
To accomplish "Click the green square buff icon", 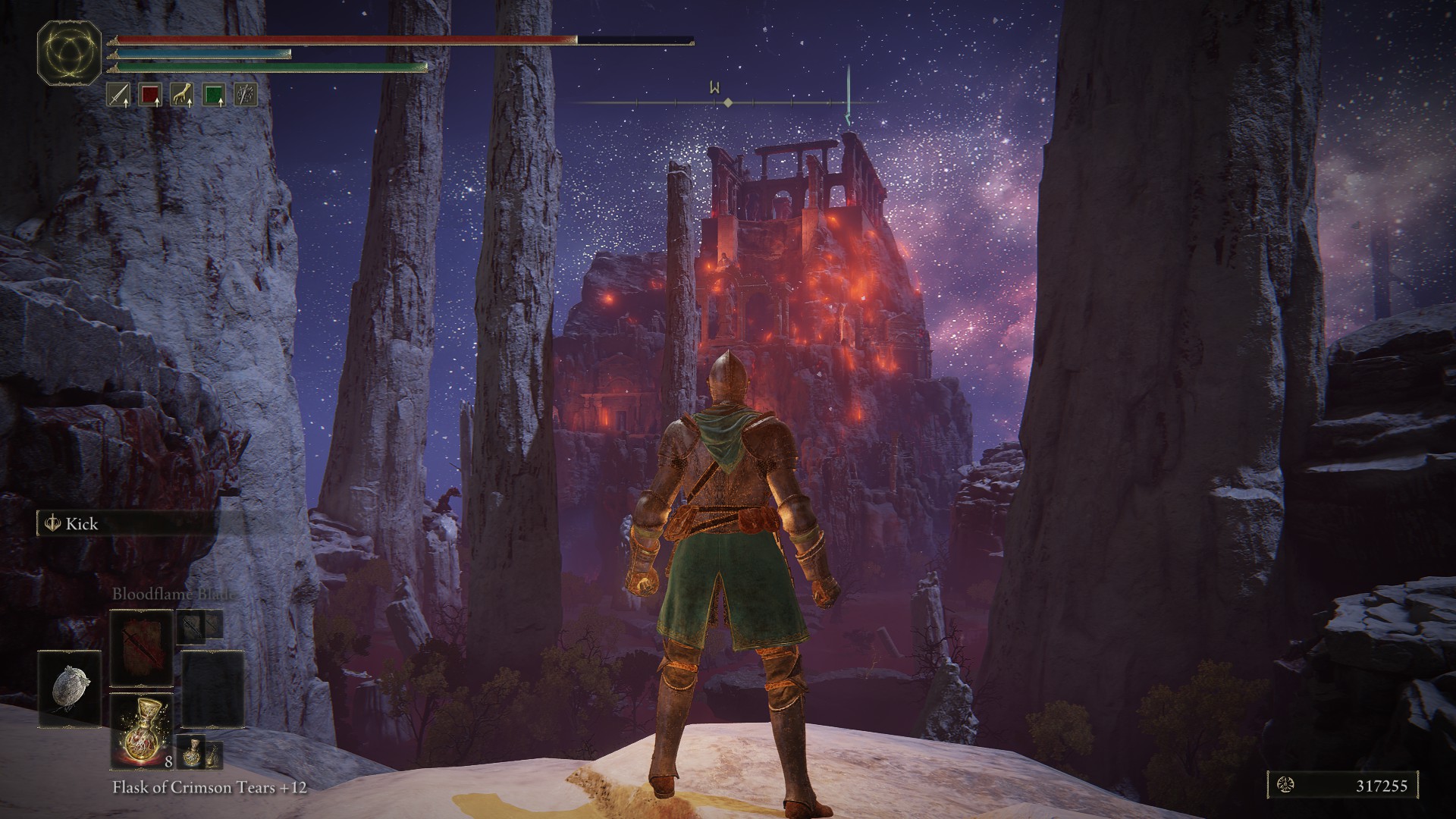I will click(x=214, y=95).
